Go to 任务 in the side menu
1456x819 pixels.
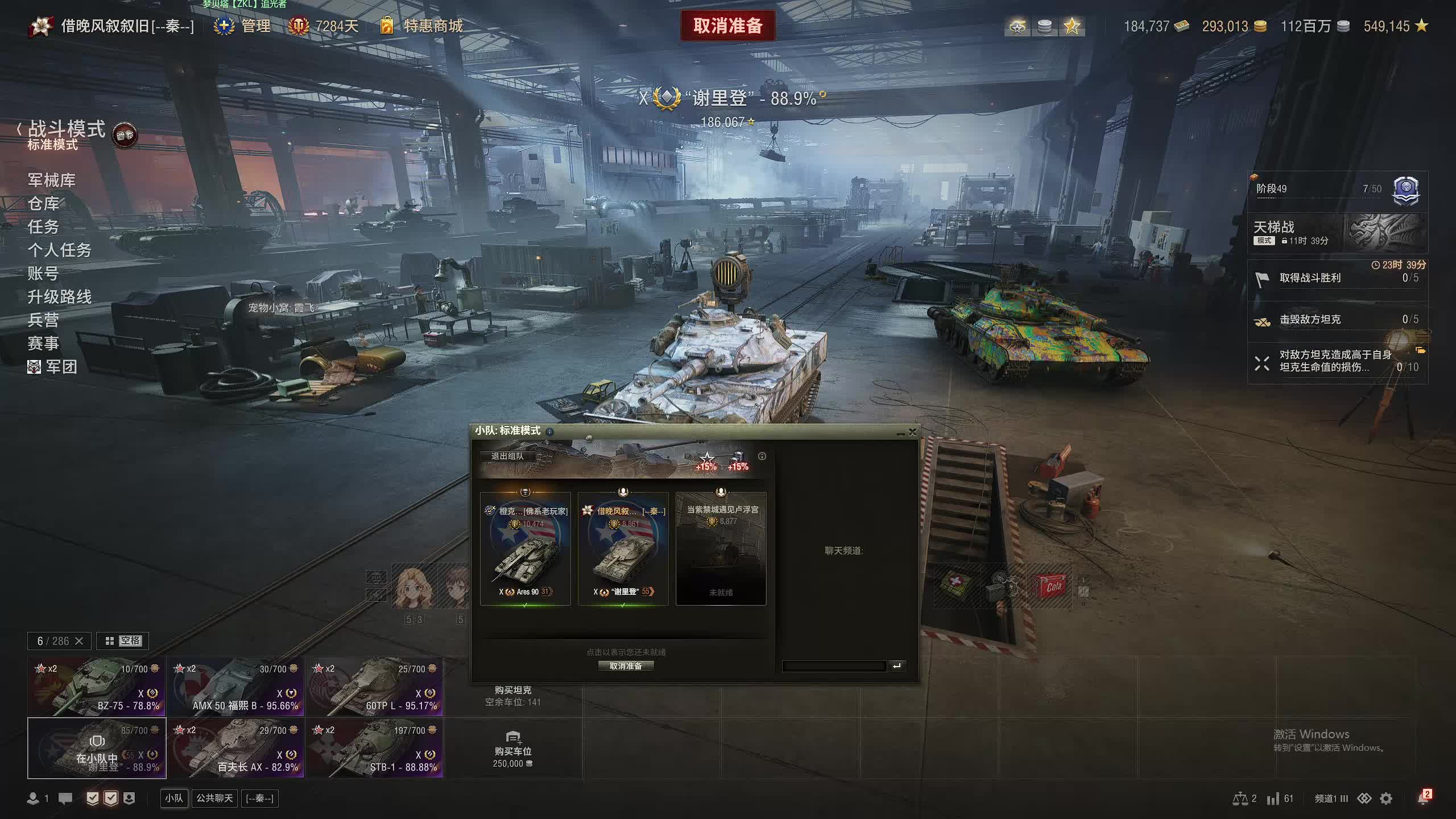tap(43, 227)
